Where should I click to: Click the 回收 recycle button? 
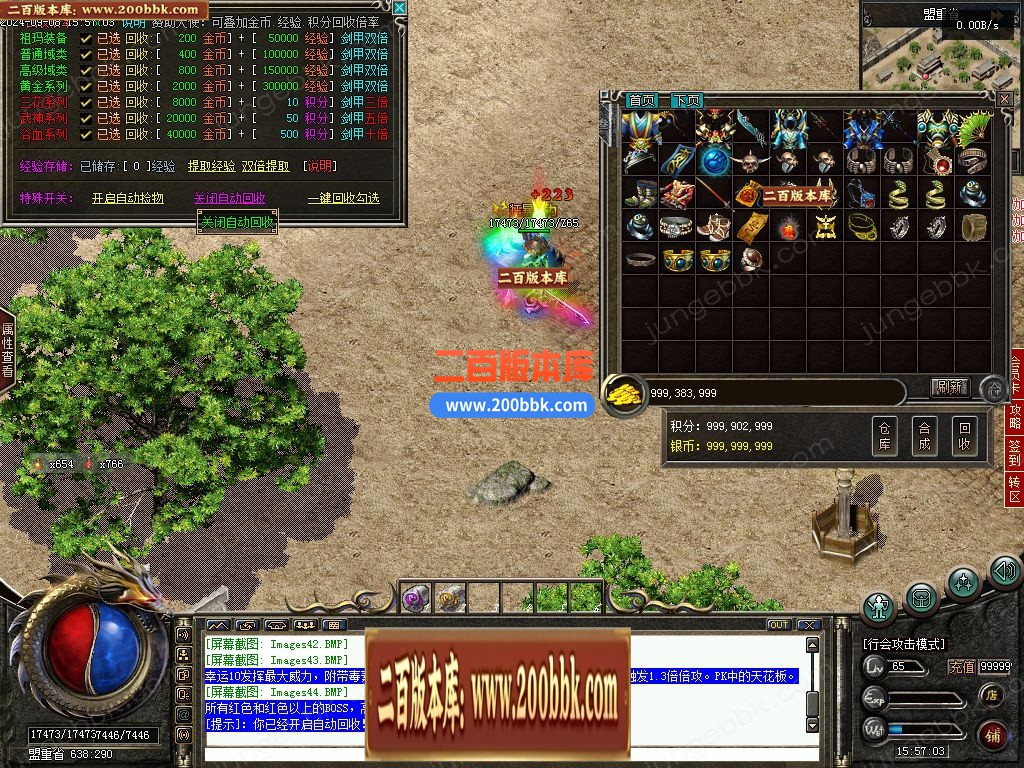[964, 436]
